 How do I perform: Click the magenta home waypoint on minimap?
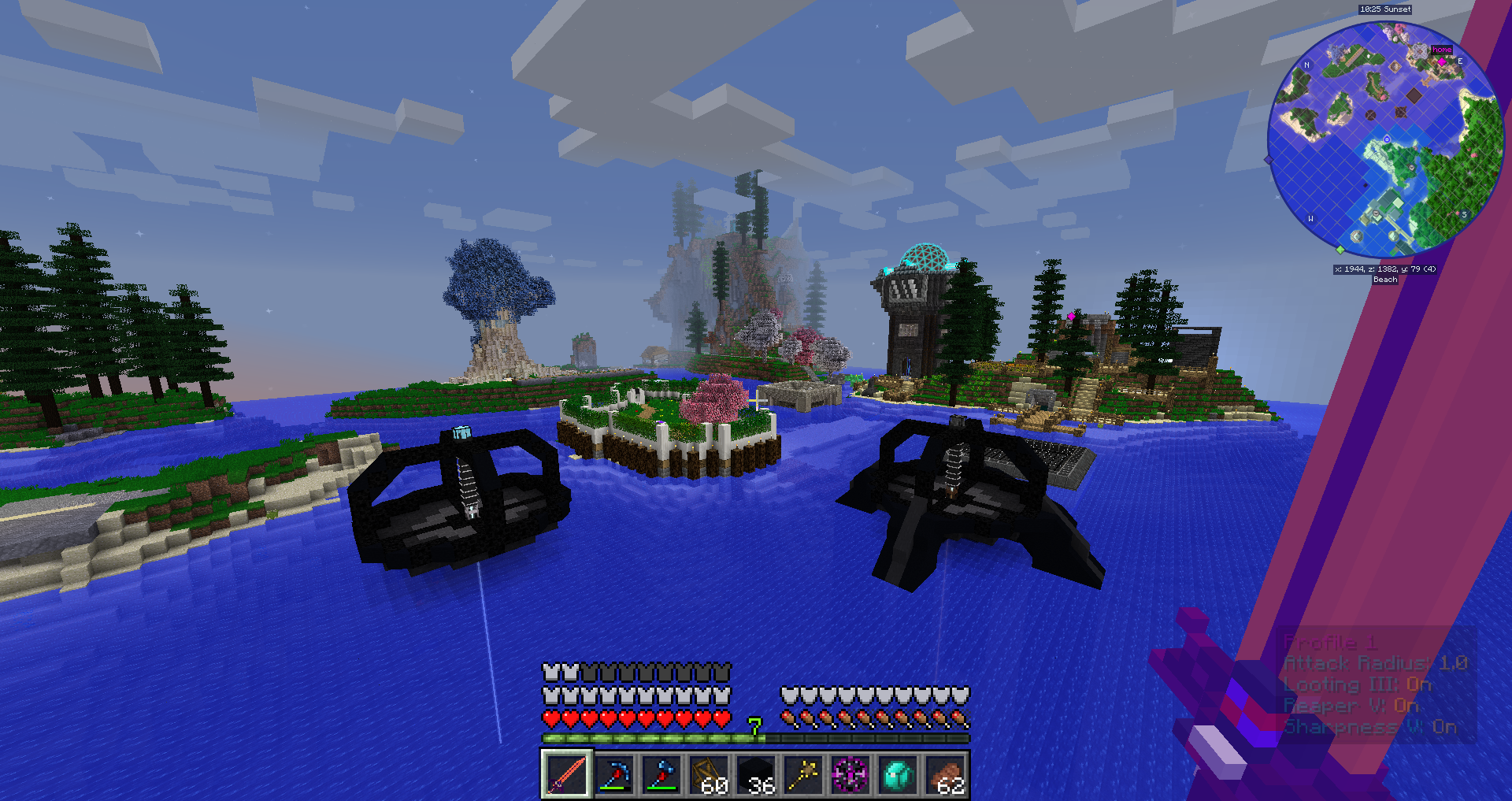(1442, 61)
